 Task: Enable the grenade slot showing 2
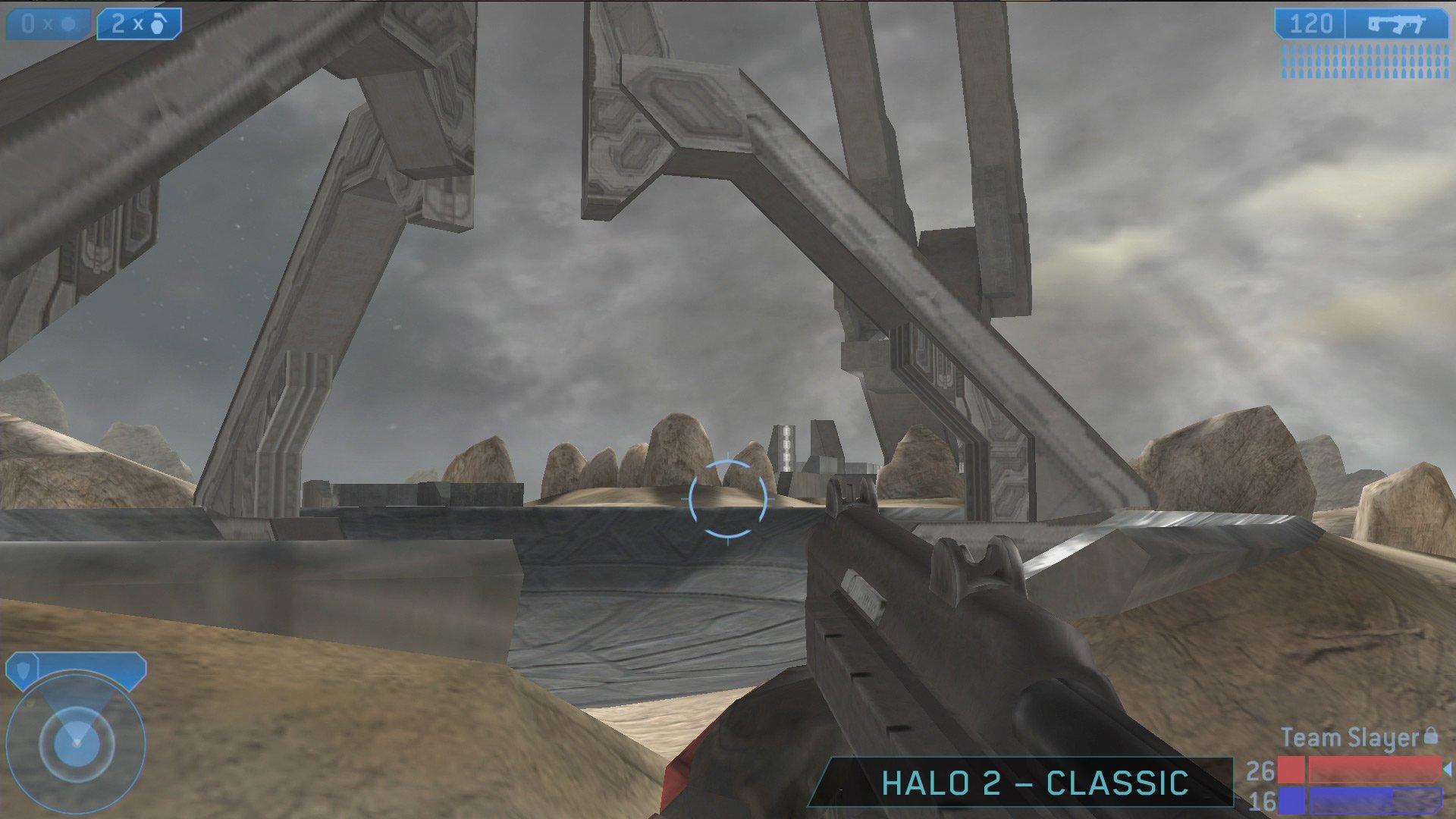(140, 22)
